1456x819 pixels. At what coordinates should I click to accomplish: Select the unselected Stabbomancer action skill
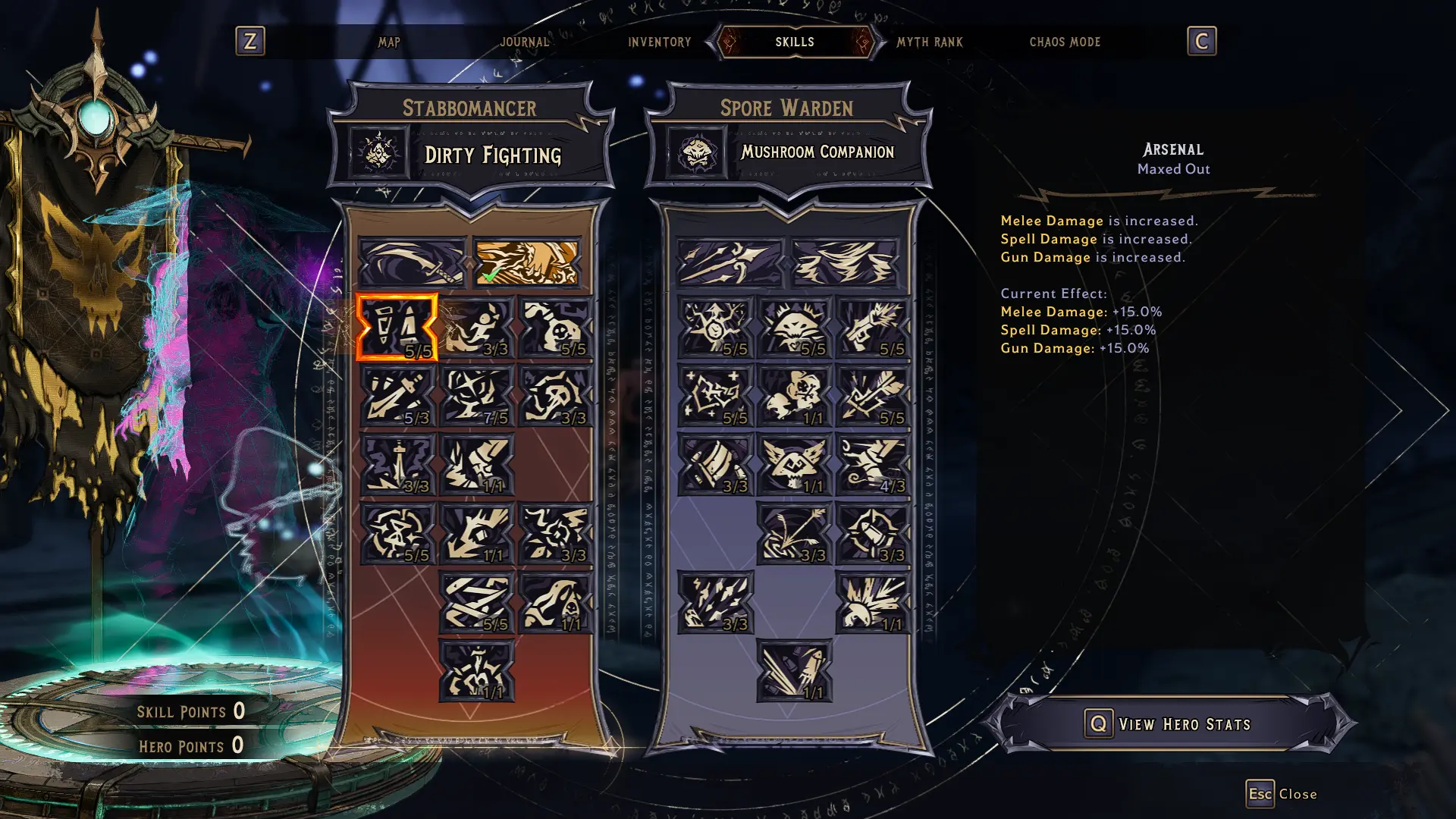pos(412,262)
